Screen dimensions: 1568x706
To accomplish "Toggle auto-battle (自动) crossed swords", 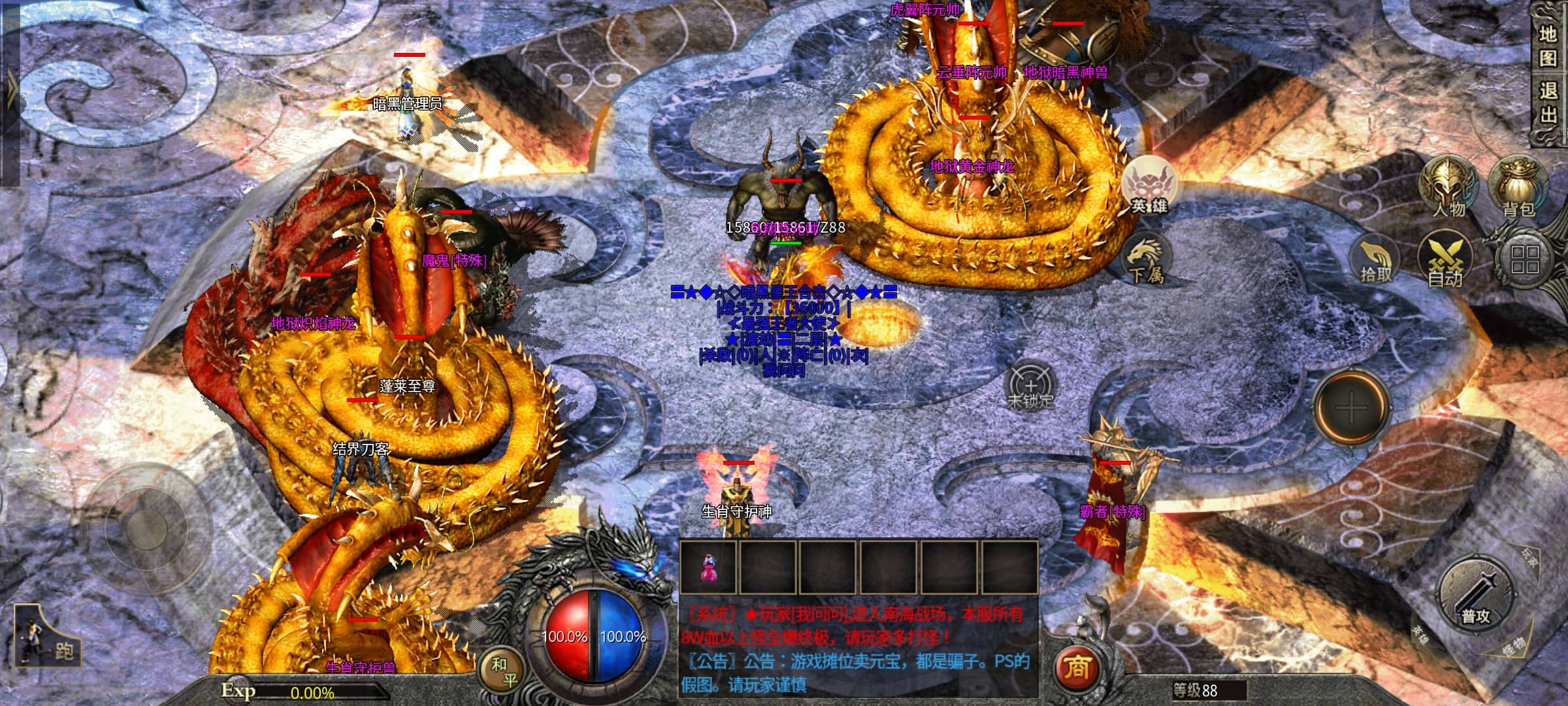I will click(x=1446, y=261).
